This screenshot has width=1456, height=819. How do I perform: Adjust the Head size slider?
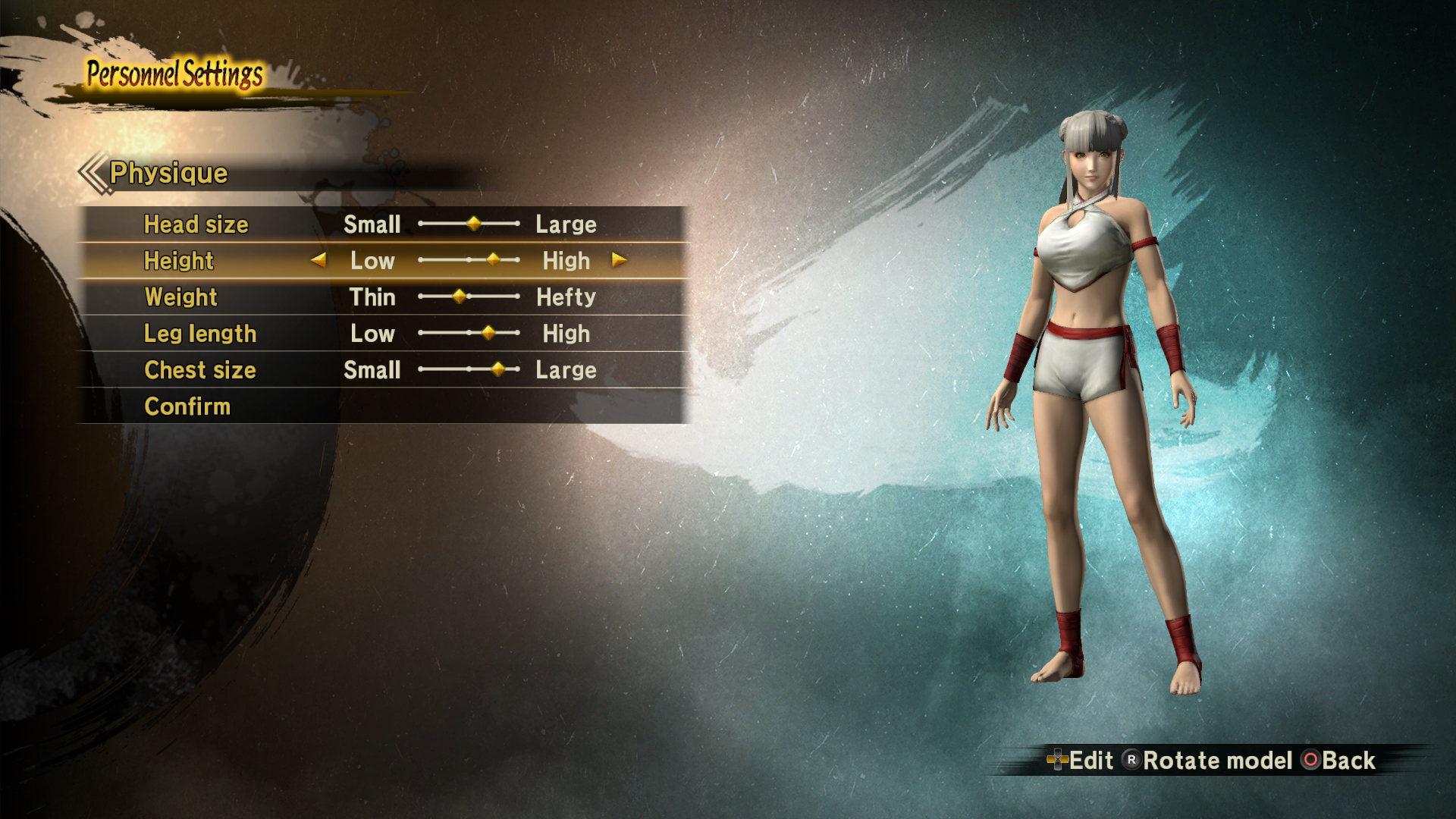click(x=474, y=224)
